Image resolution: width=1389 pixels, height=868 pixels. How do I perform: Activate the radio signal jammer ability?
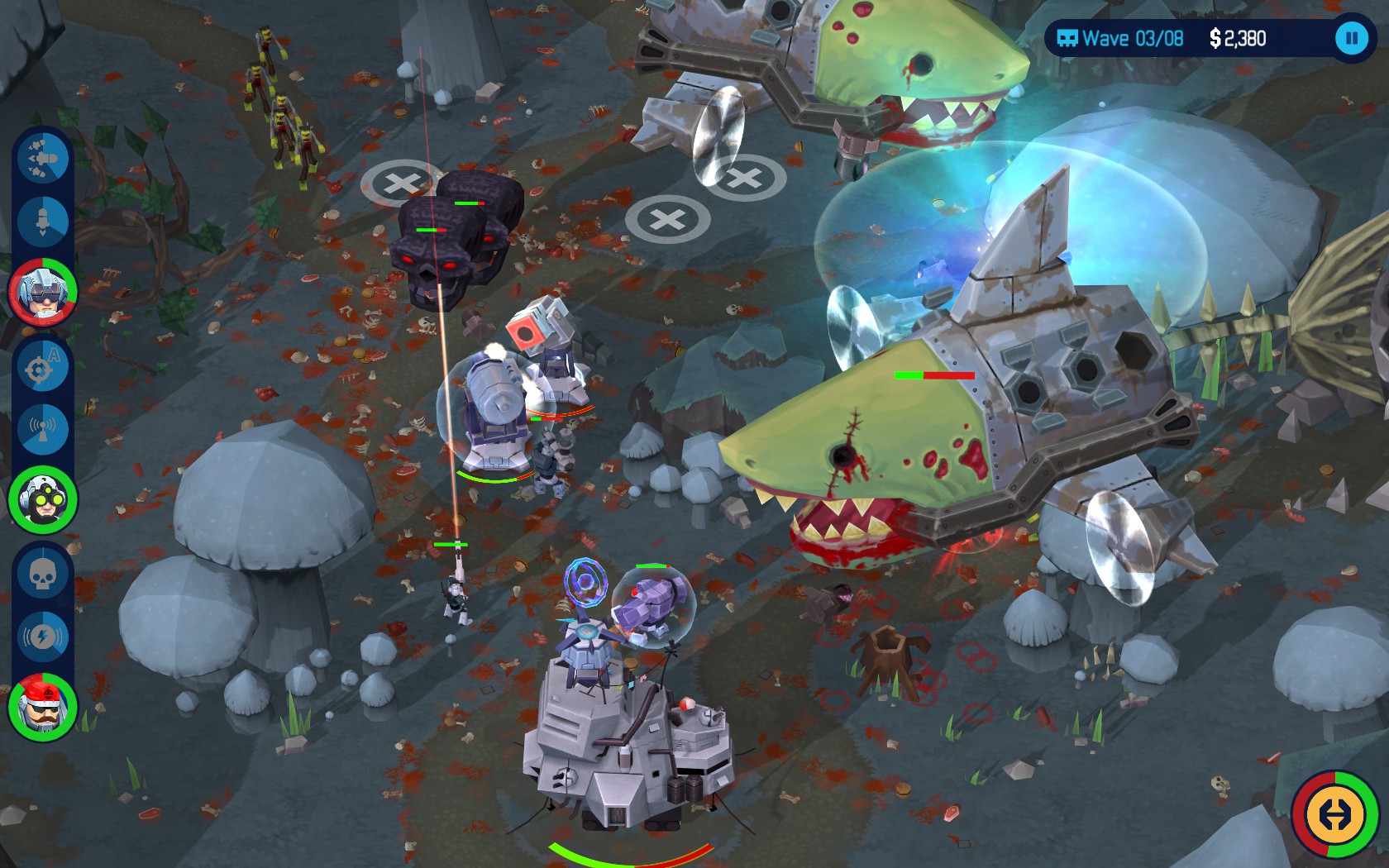coord(43,428)
